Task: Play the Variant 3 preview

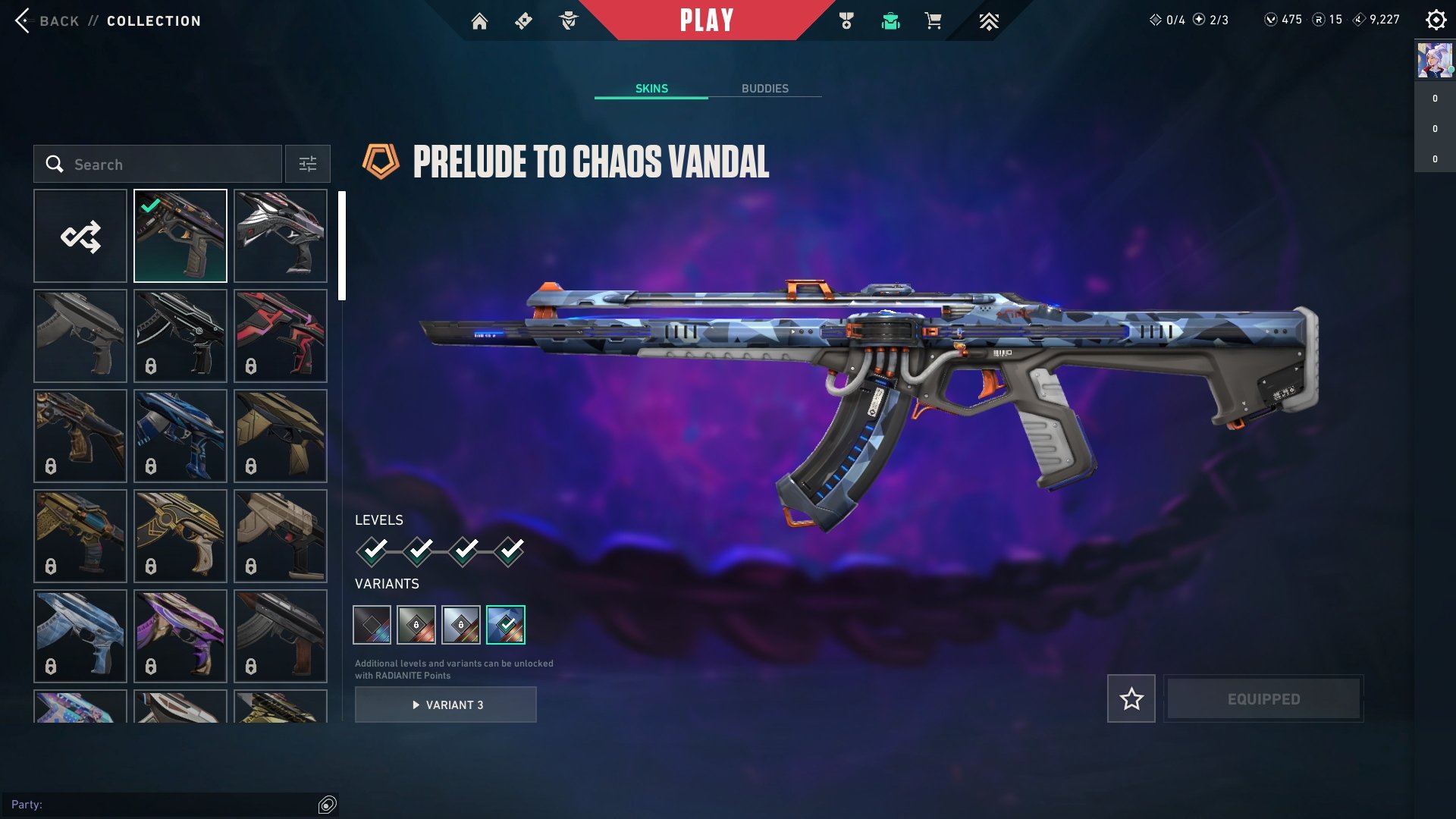Action: tap(446, 704)
